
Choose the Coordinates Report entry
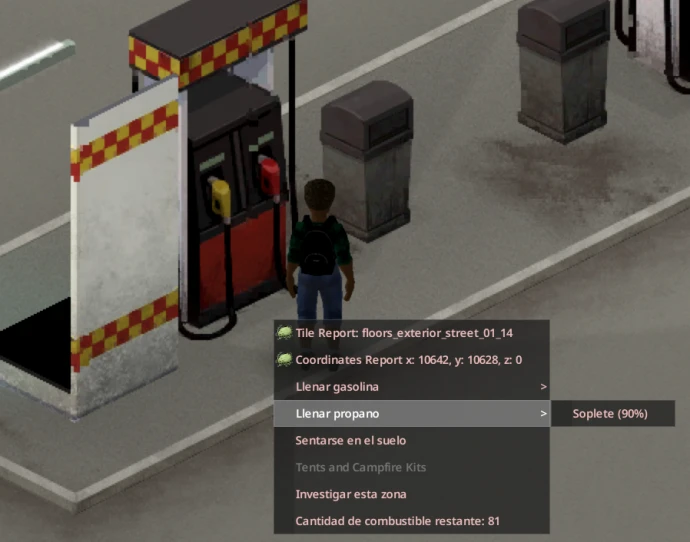click(x=410, y=359)
